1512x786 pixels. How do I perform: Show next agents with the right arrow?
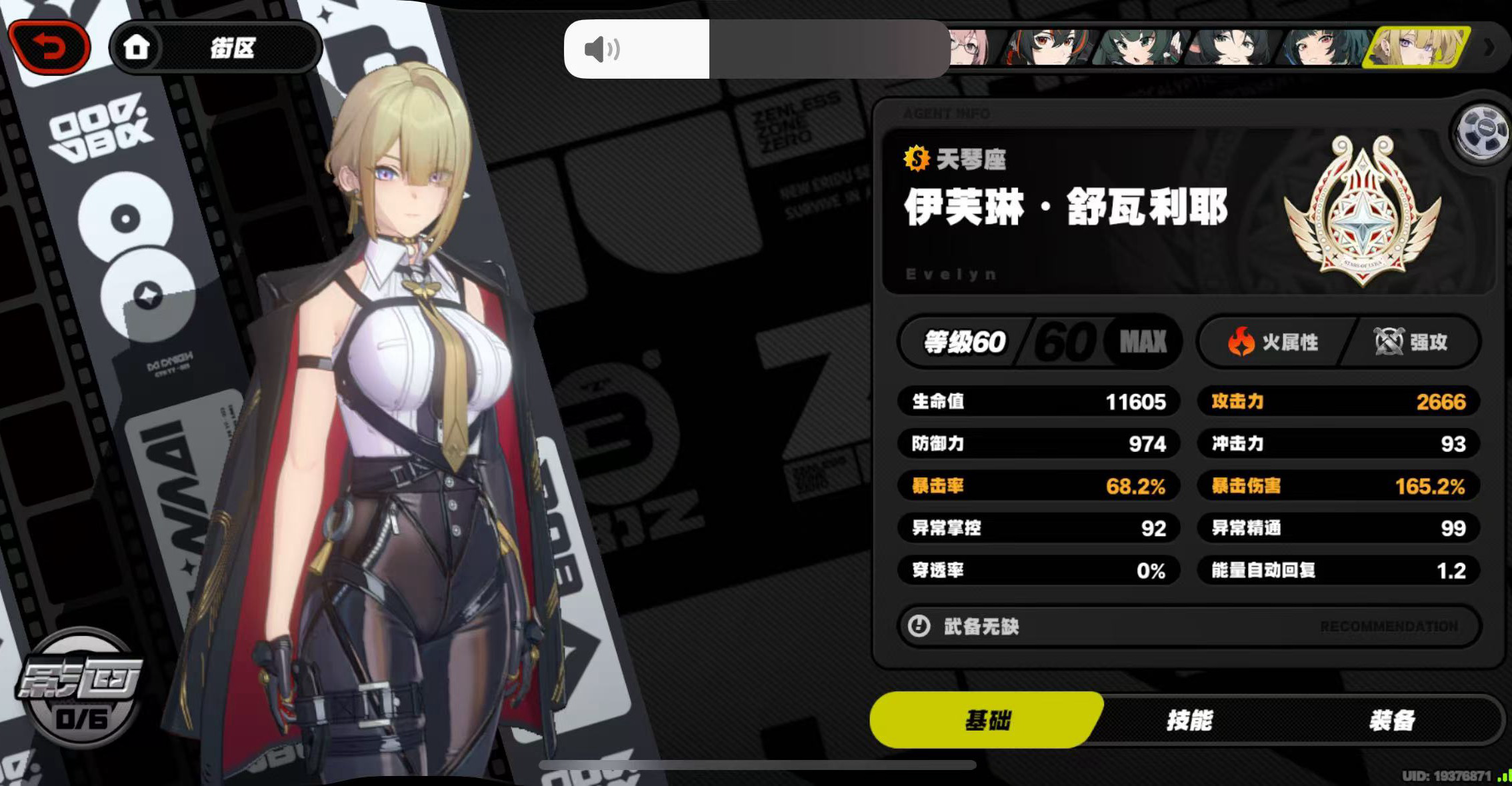[x=1489, y=47]
